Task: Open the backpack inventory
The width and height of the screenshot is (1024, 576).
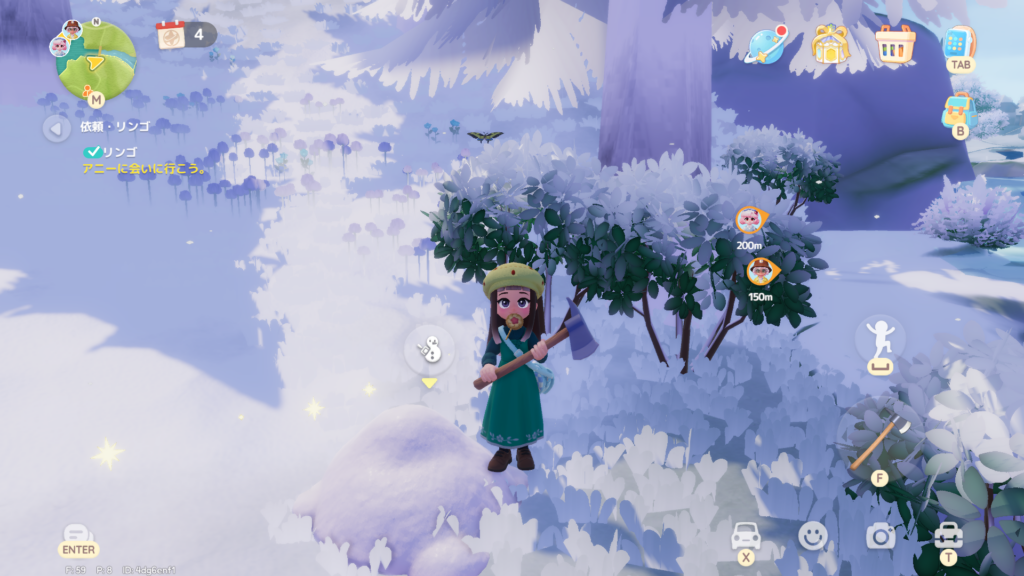Action: point(958,110)
